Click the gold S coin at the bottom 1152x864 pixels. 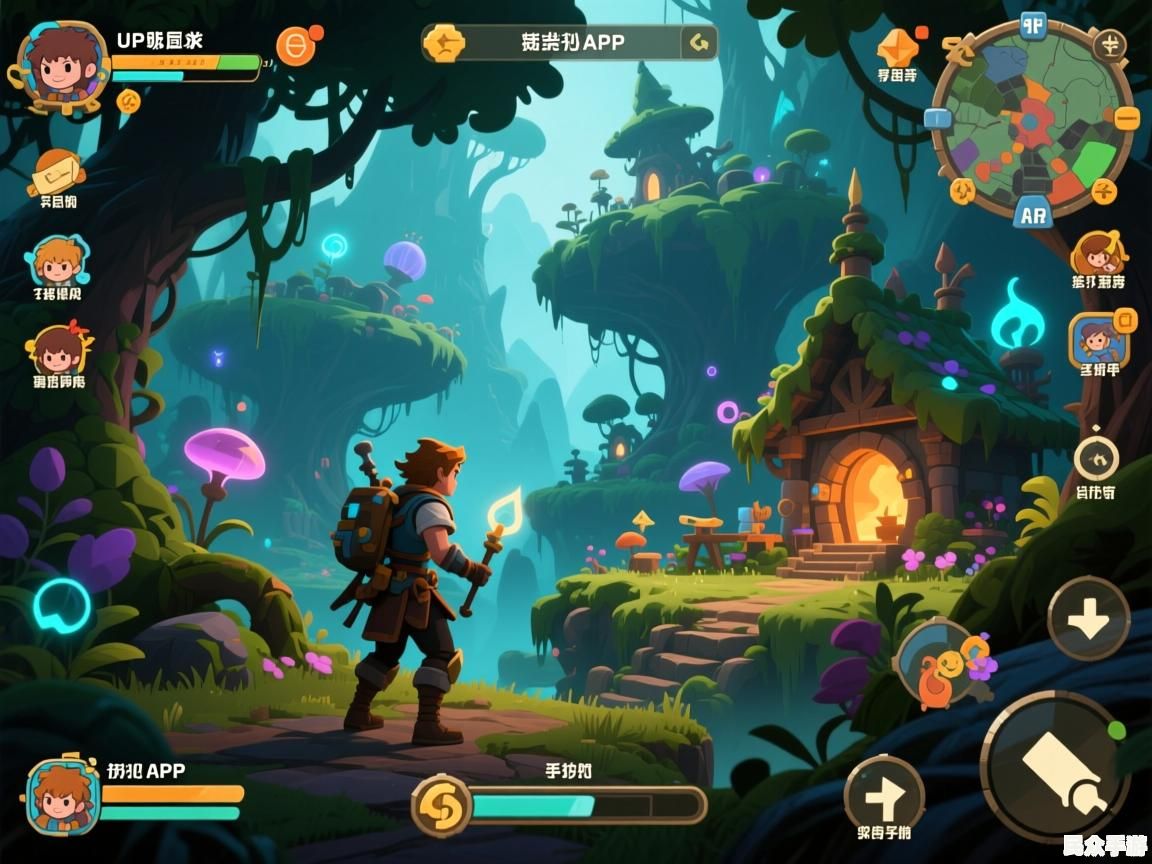click(x=441, y=805)
